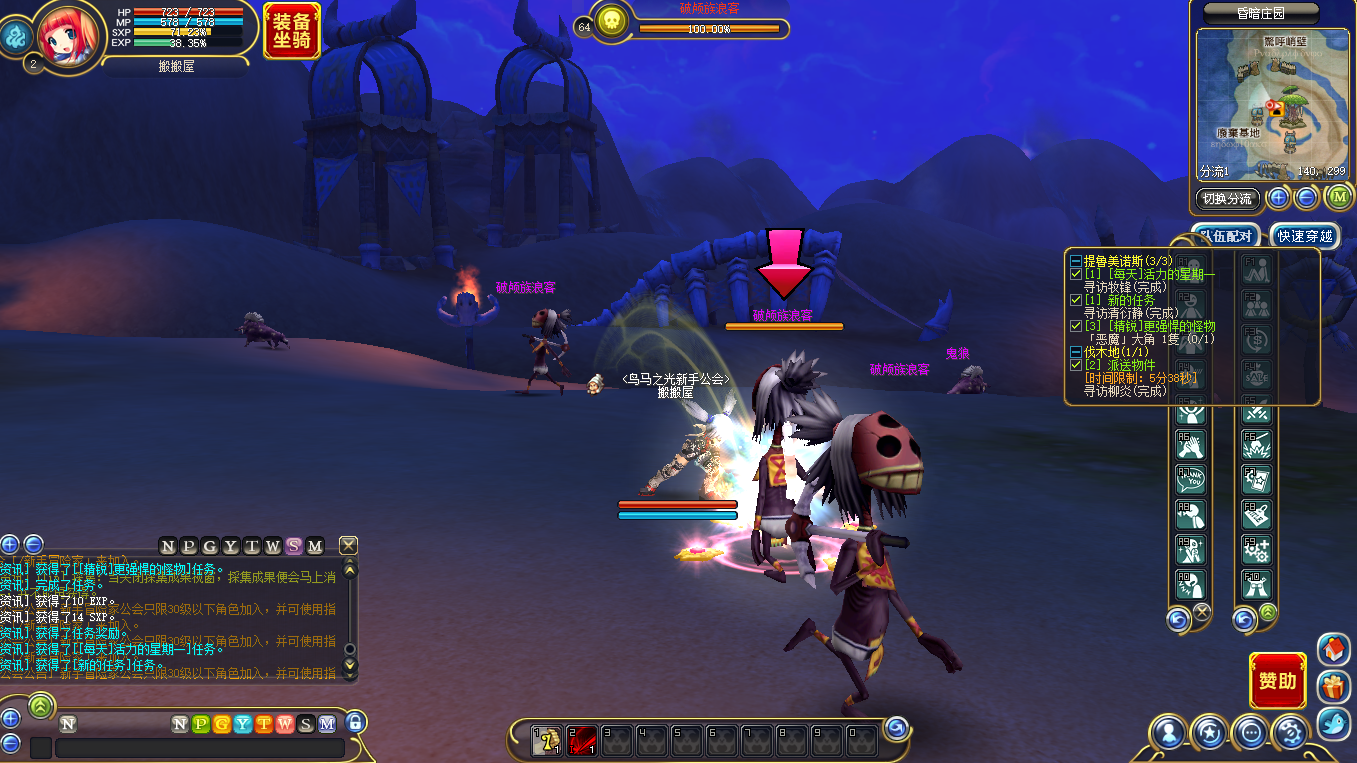This screenshot has width=1357, height=763.
Task: Open the gear settings menu button
Action: (x=1291, y=733)
